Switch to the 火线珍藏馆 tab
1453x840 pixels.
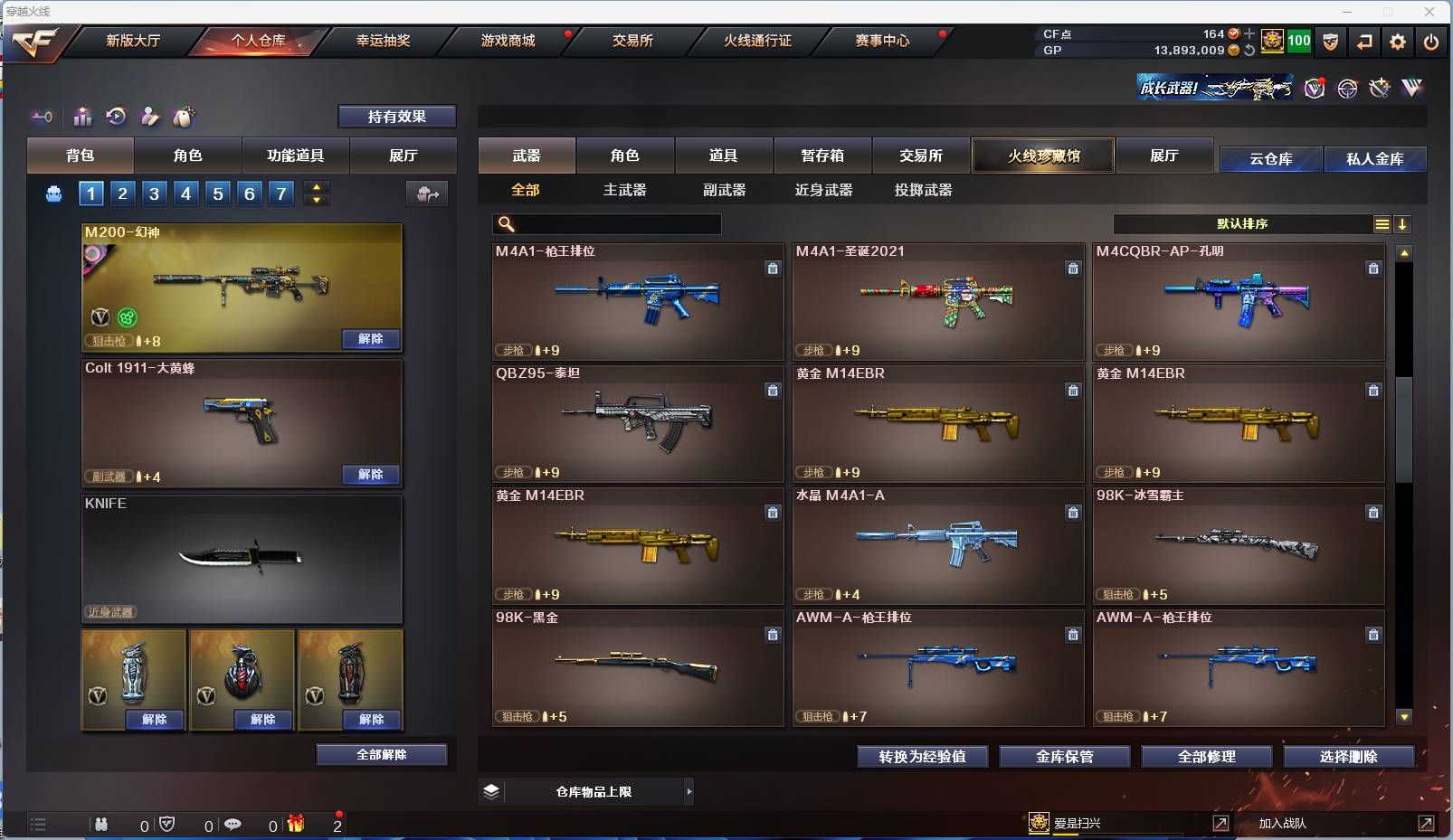[x=1044, y=156]
